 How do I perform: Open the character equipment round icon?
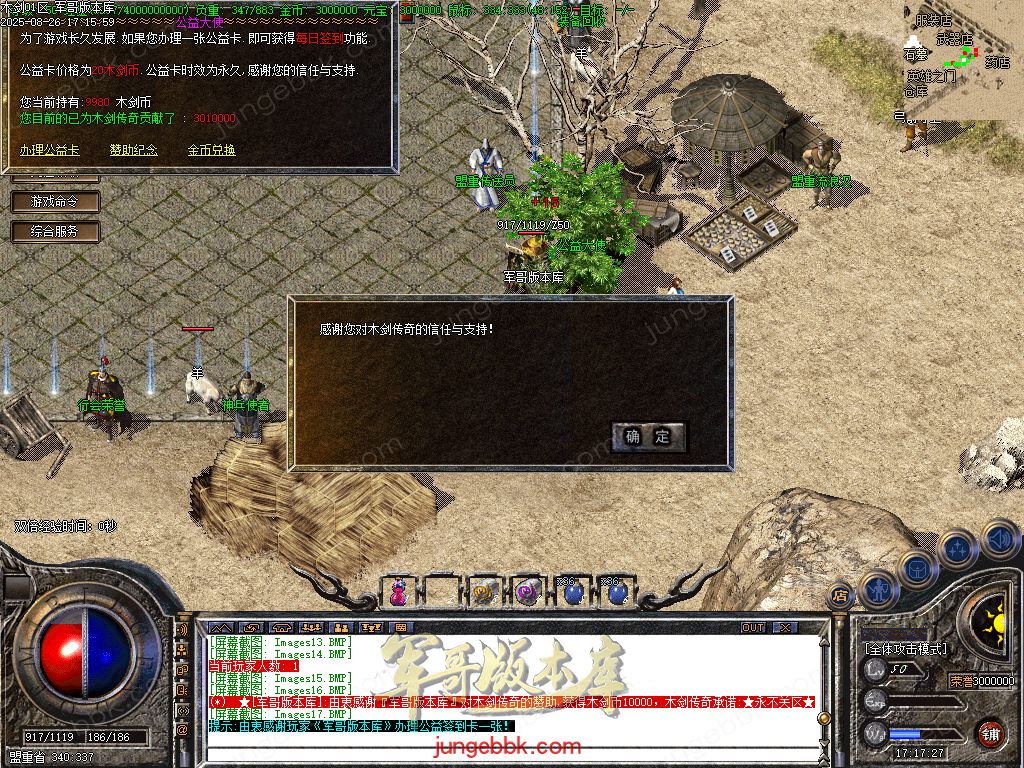(880, 590)
